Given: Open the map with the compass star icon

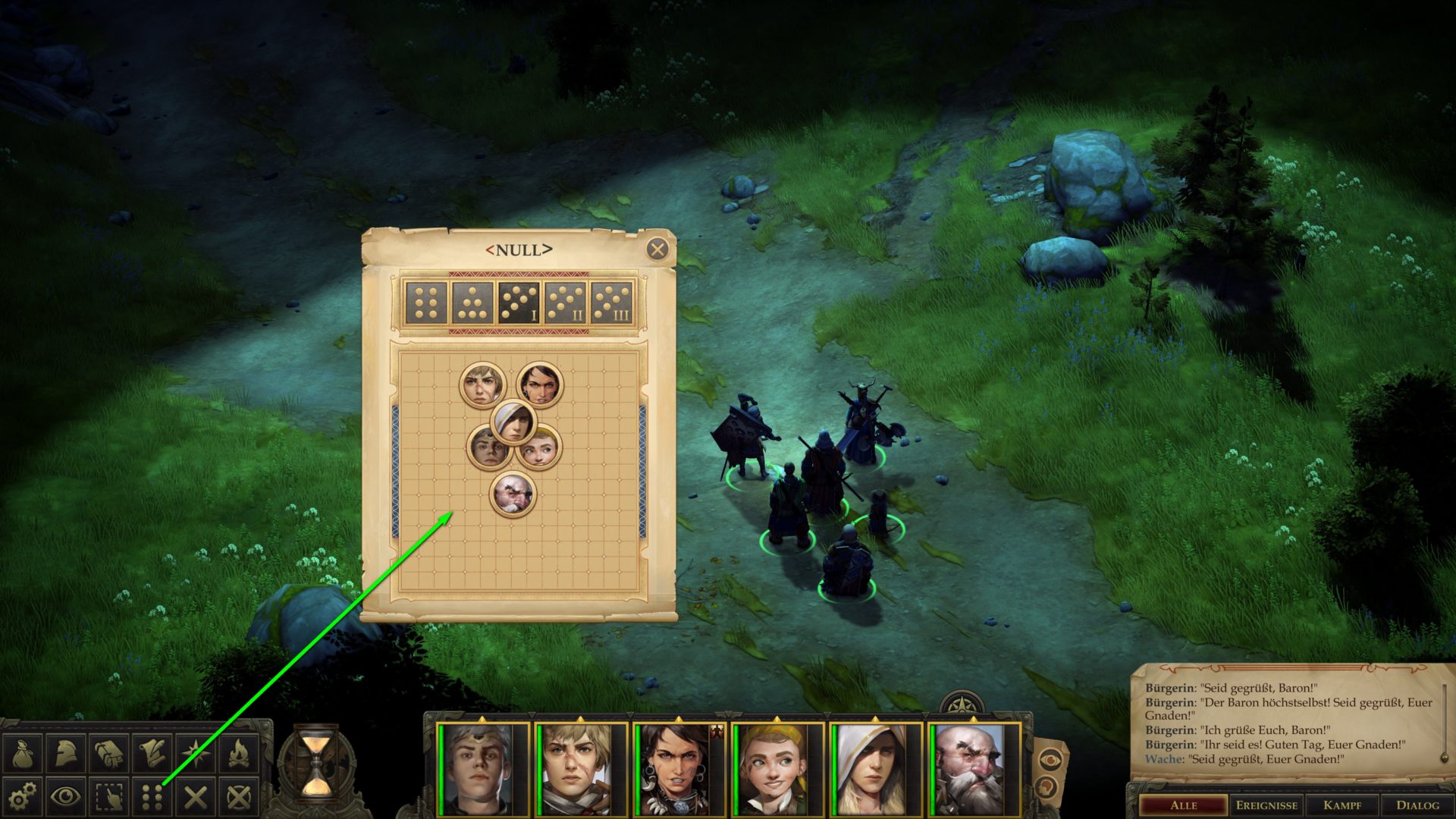Looking at the screenshot, I should coord(196,753).
